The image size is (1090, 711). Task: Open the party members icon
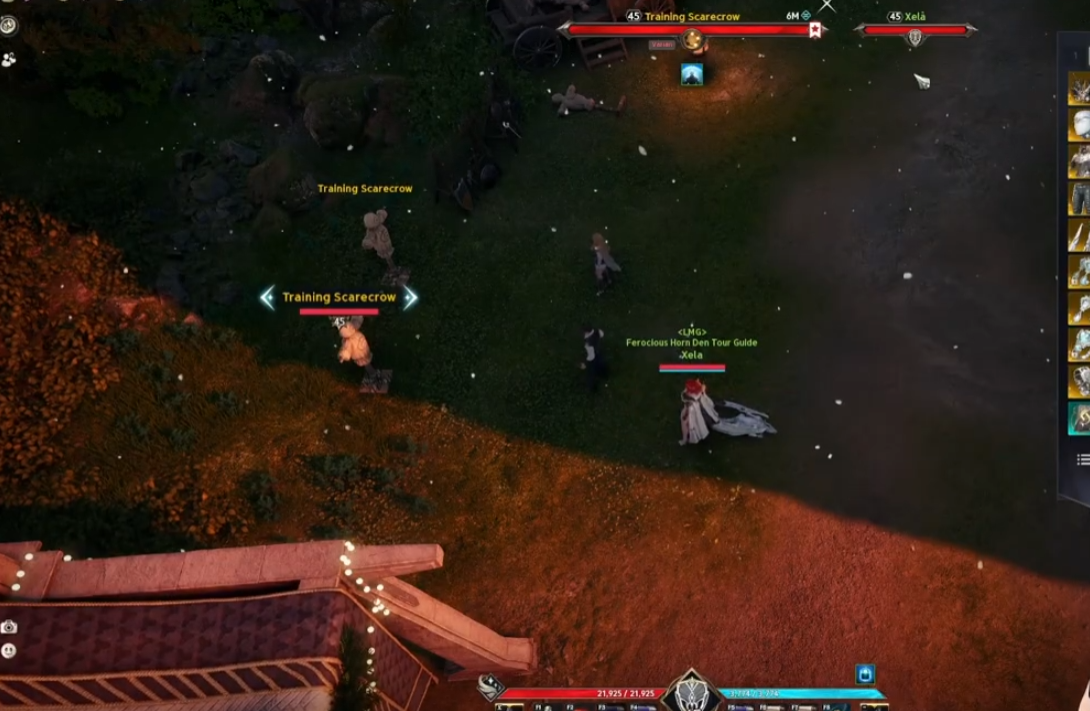9,59
